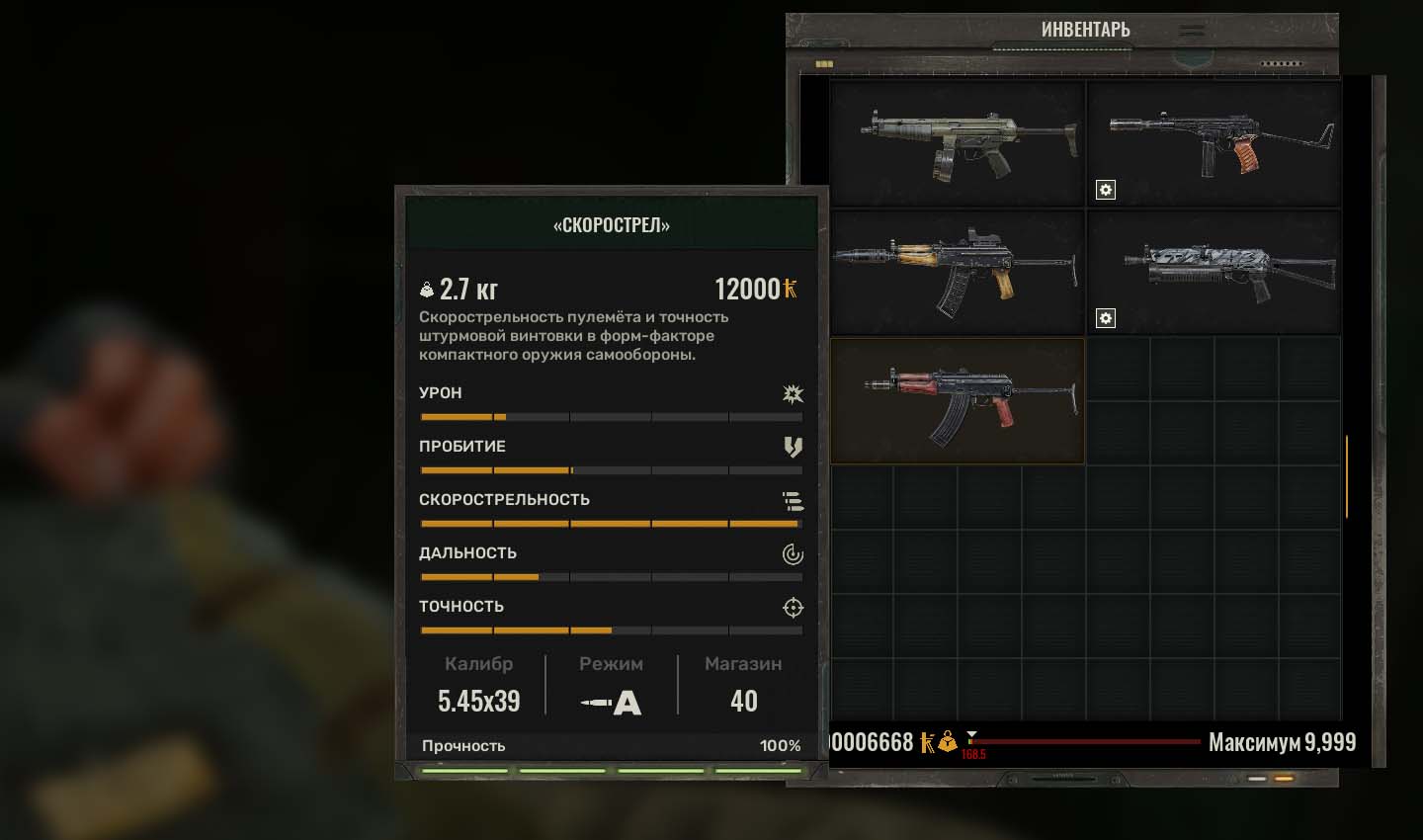Screen dimensions: 1423x840
Task: Select the suppressed gun with orange grip
Action: [1214, 143]
